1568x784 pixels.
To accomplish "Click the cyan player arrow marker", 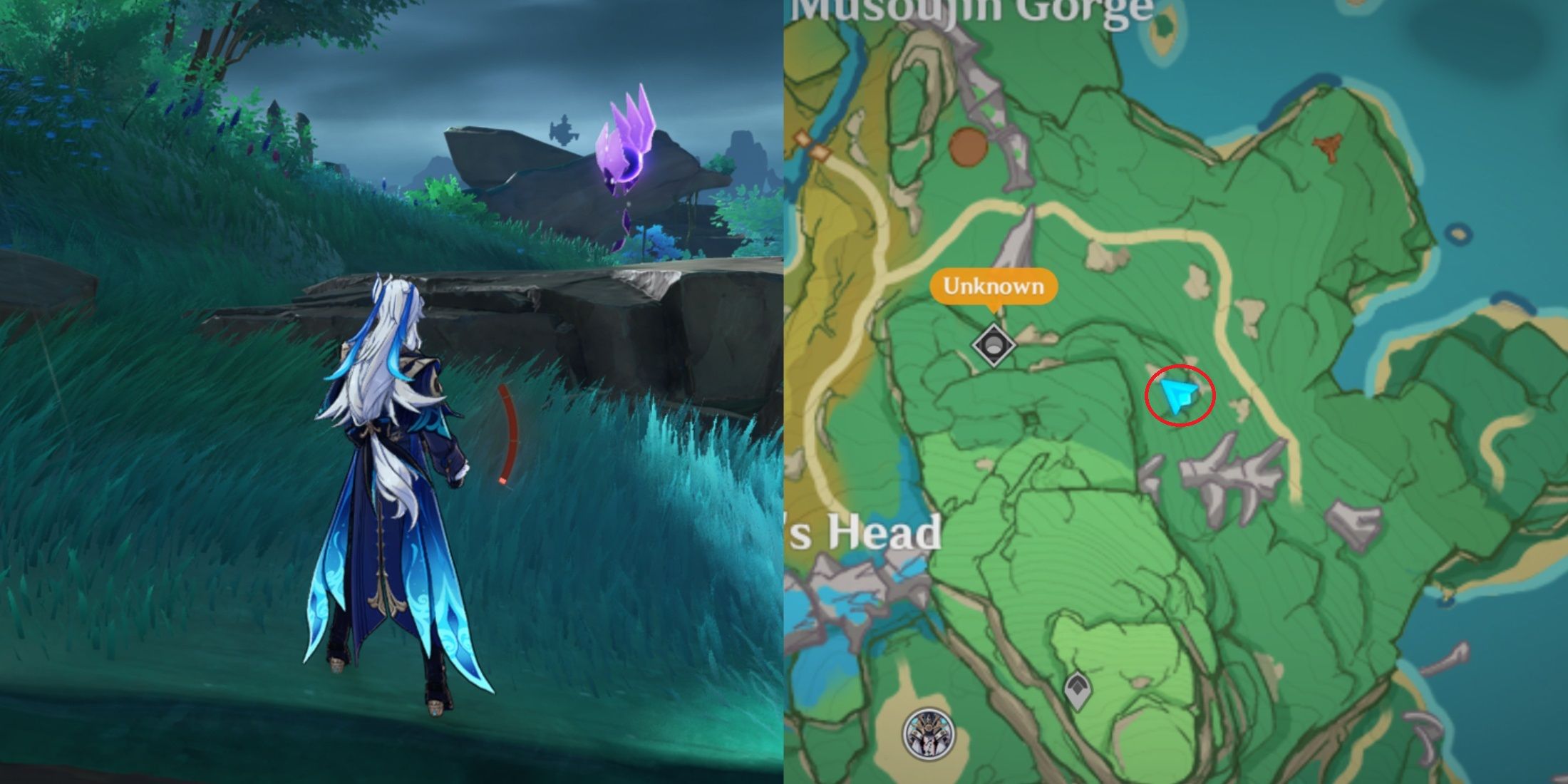I will 1177,396.
